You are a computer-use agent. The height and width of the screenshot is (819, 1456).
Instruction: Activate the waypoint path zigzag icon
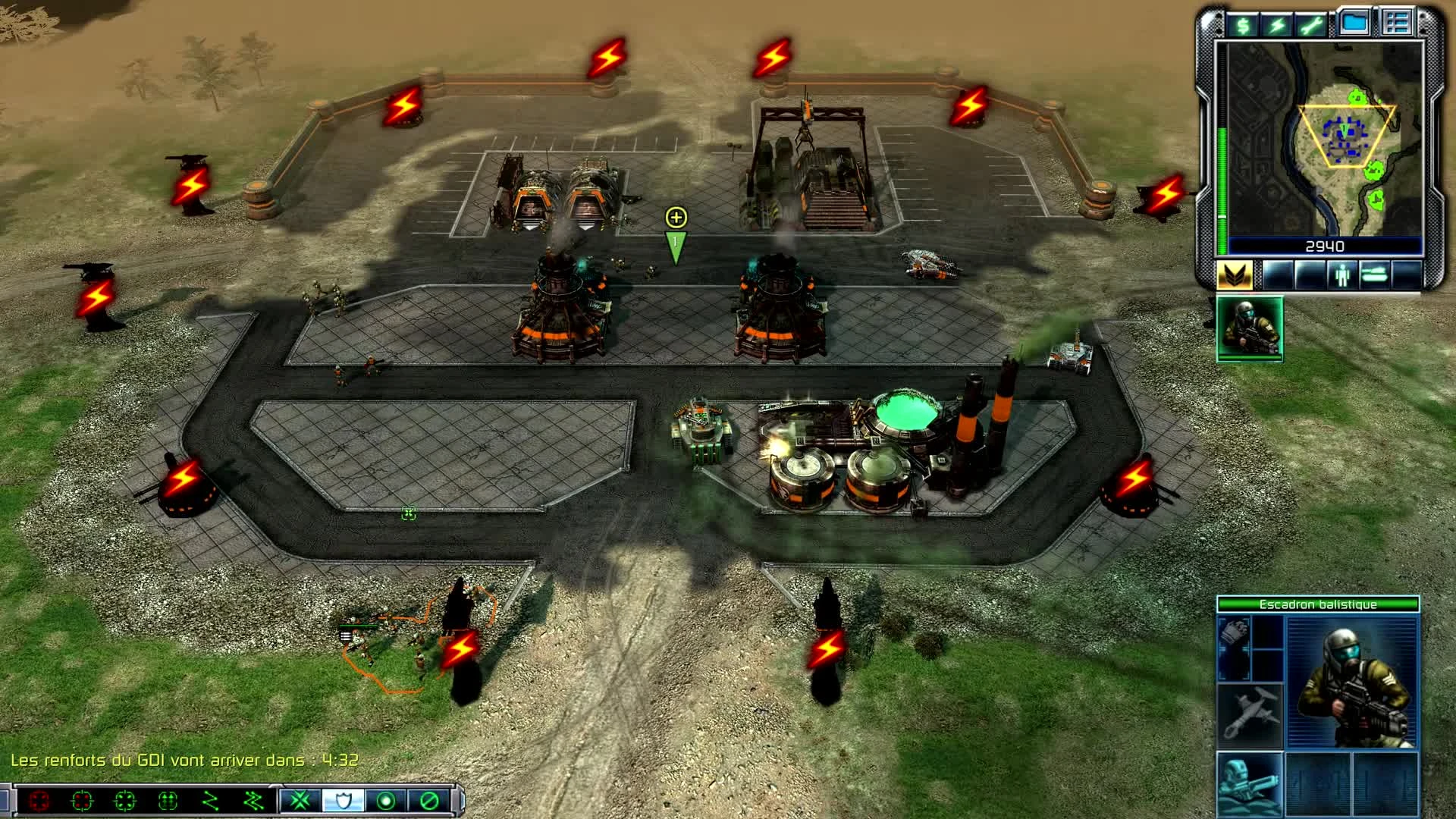210,800
